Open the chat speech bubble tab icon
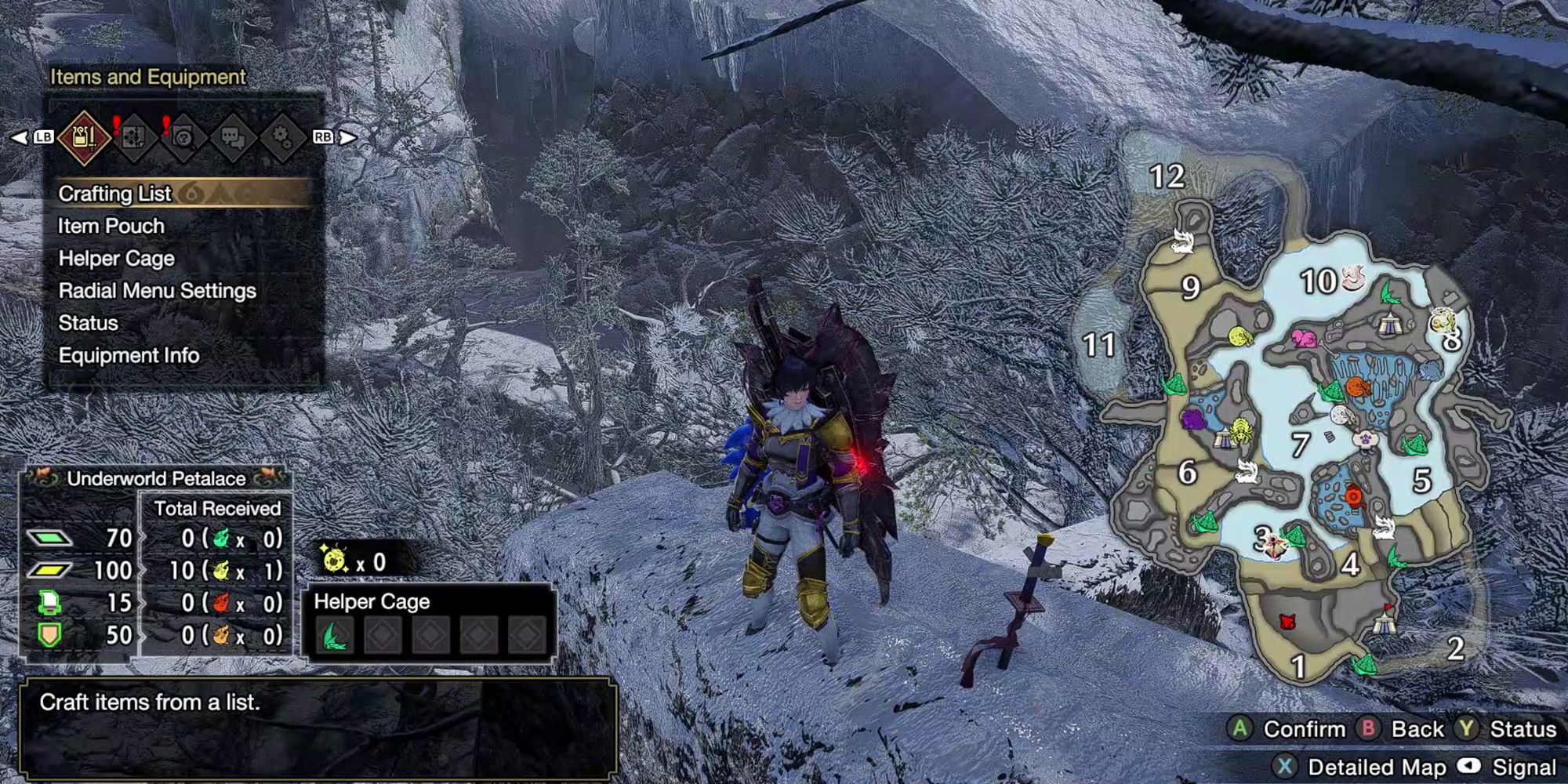The width and height of the screenshot is (1568, 784). pyautogui.click(x=234, y=138)
